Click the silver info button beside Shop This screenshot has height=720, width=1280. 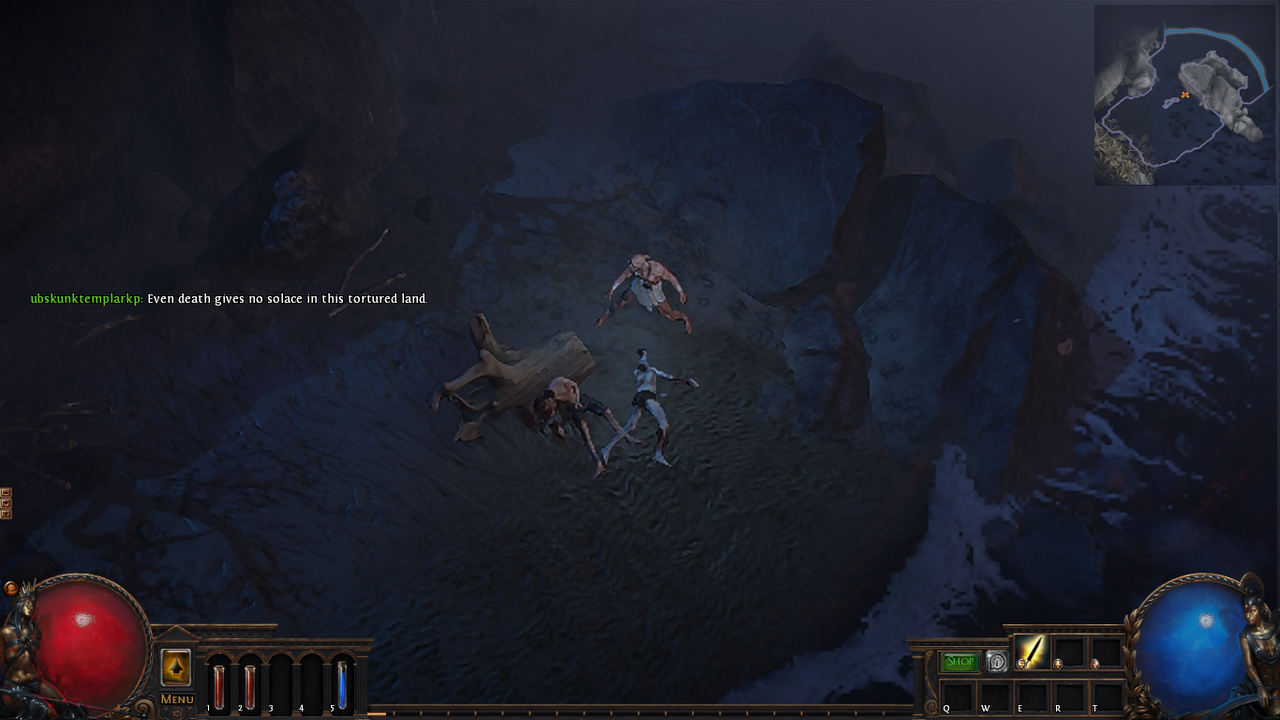coord(996,661)
